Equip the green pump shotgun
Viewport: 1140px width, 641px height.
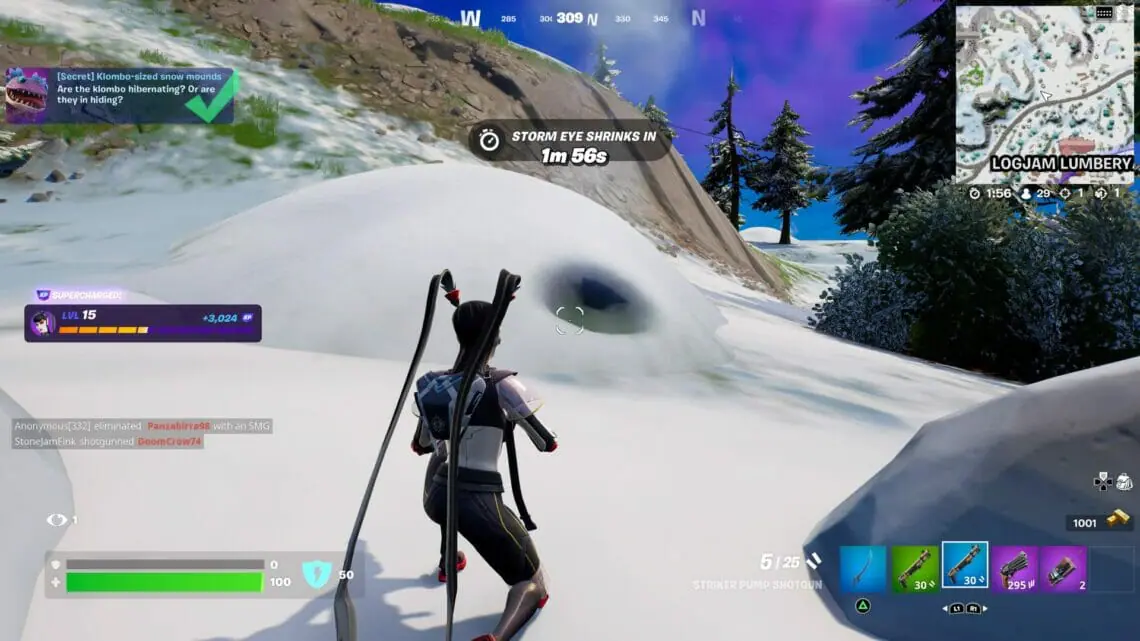[x=915, y=569]
